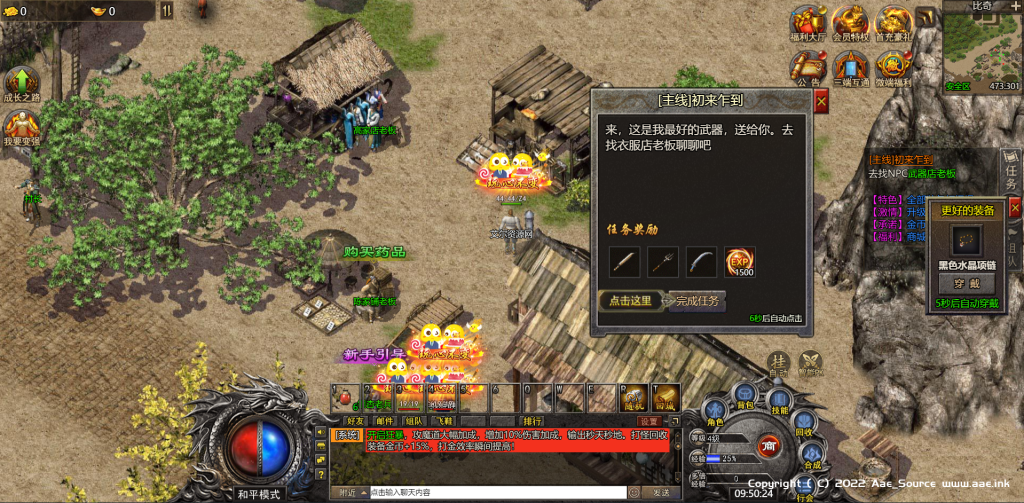Close the 初来乍到 quest dialog
This screenshot has height=503, width=1024.
[x=821, y=101]
